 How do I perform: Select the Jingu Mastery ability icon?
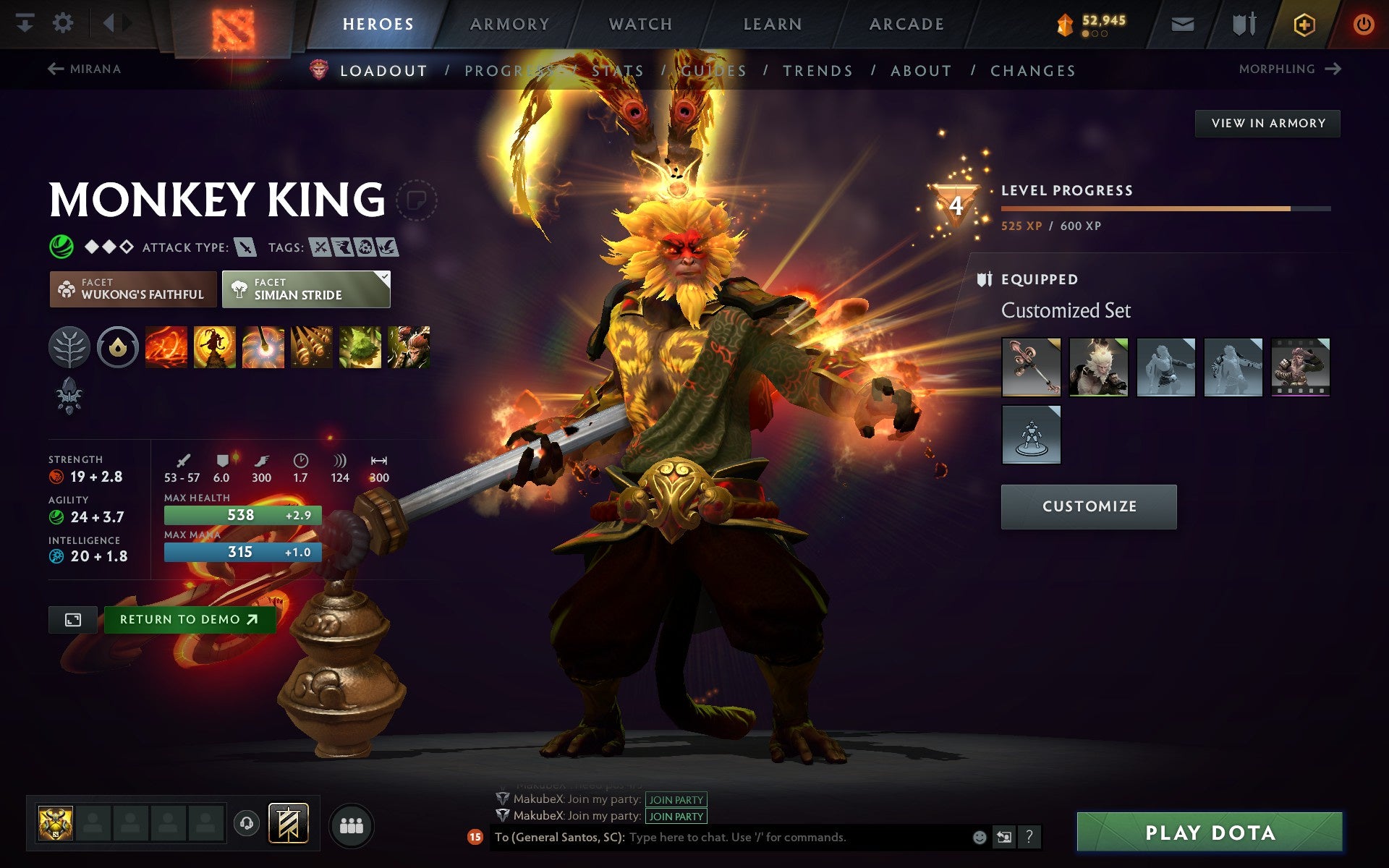(311, 346)
